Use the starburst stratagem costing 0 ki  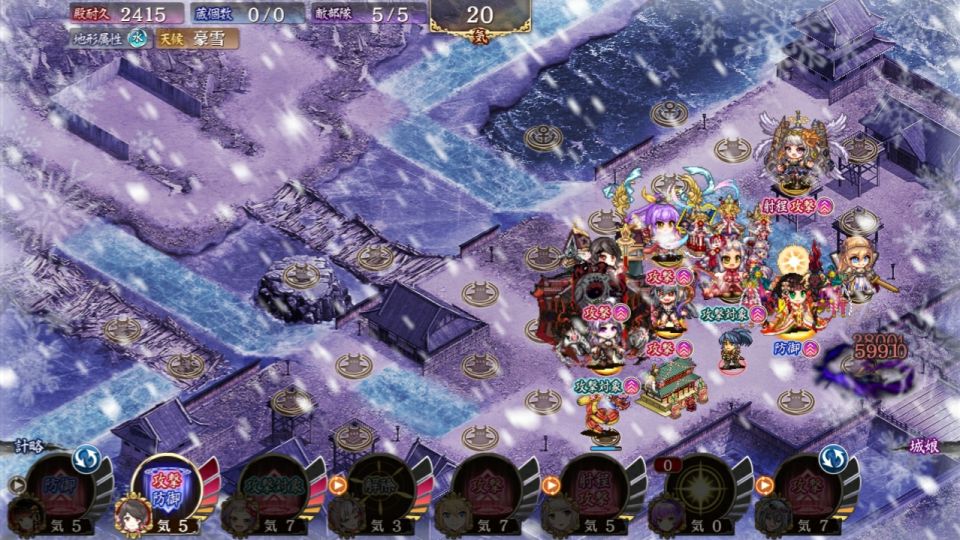[x=700, y=487]
